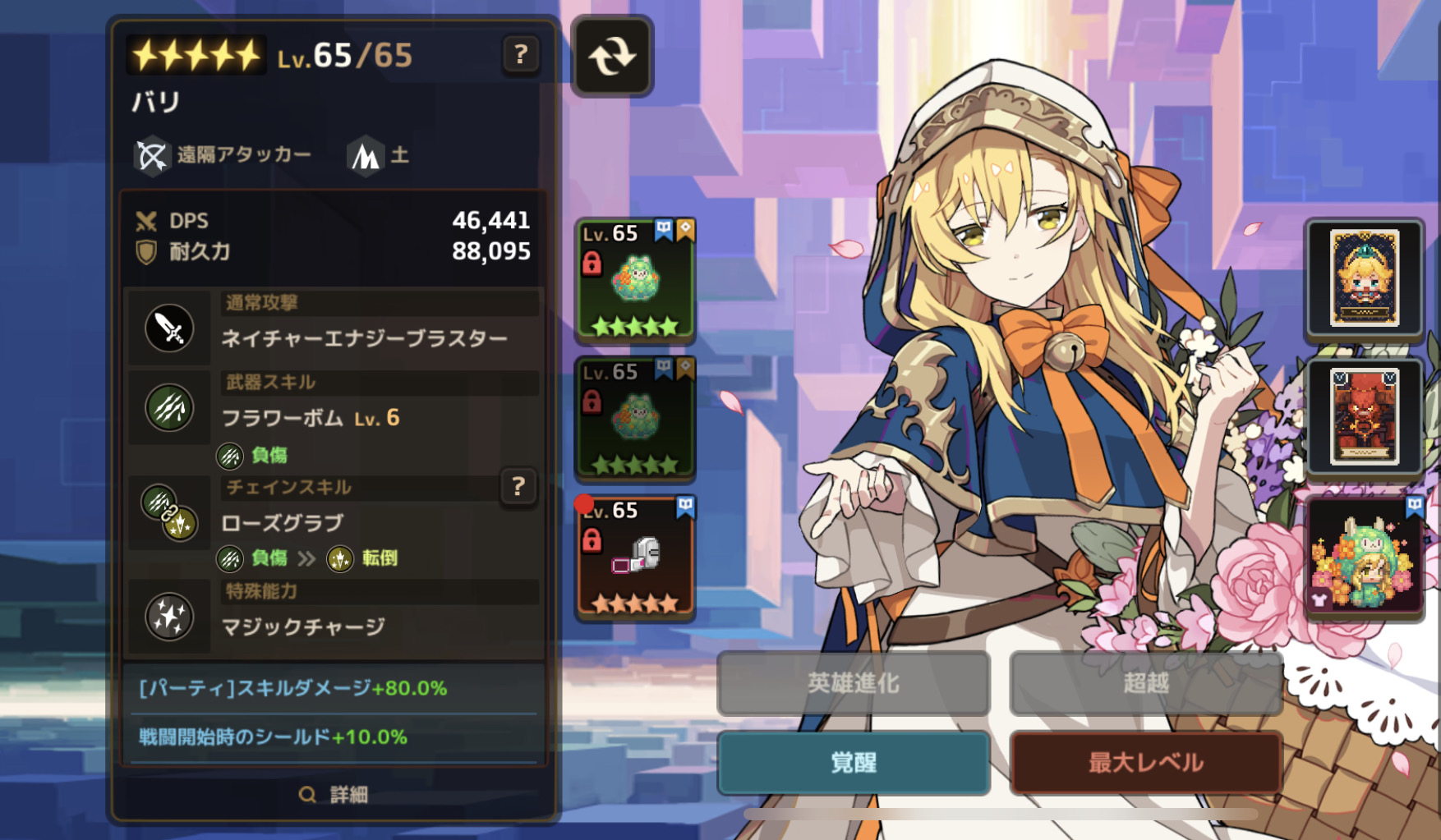The image size is (1441, 840).
Task: Inspect the マジックチャージ special ability icon
Action: coord(170,617)
